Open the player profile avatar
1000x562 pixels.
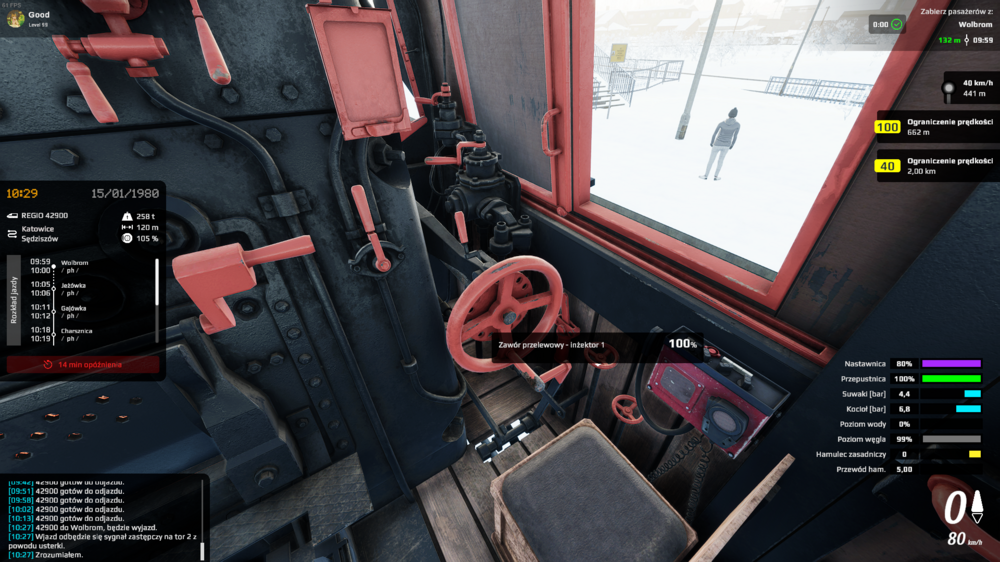16,18
